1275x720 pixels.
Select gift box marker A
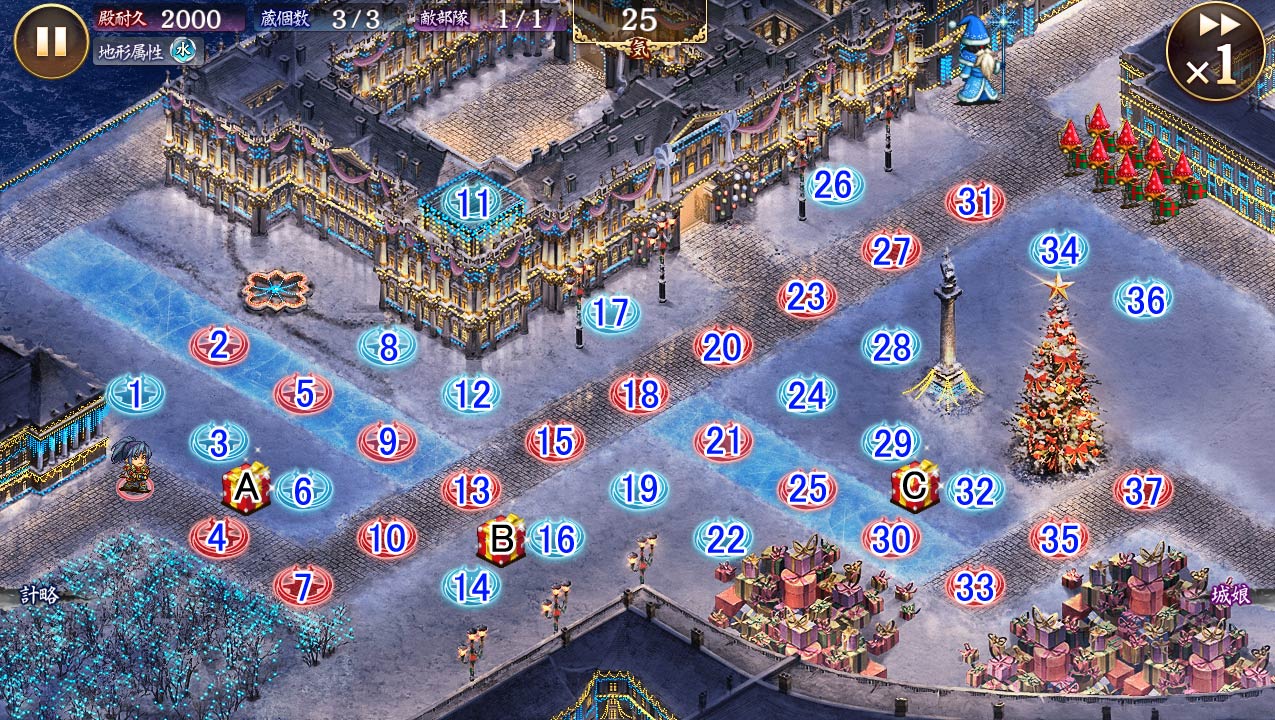(246, 489)
